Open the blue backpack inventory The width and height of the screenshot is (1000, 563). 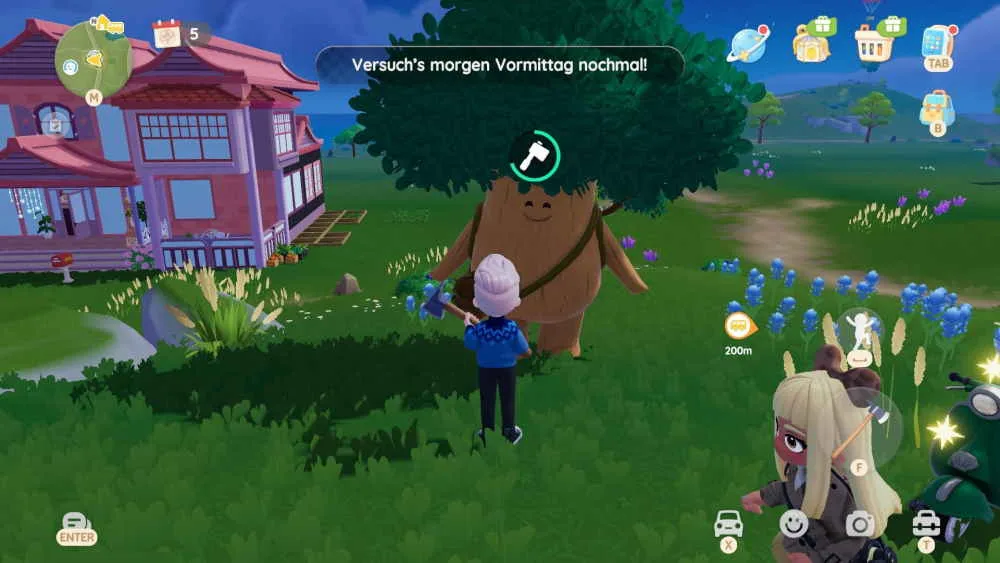(937, 107)
